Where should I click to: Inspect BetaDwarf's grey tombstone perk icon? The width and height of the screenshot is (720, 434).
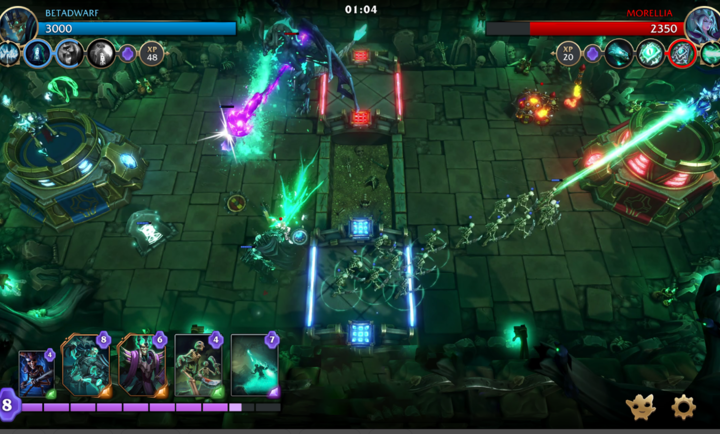click(101, 53)
